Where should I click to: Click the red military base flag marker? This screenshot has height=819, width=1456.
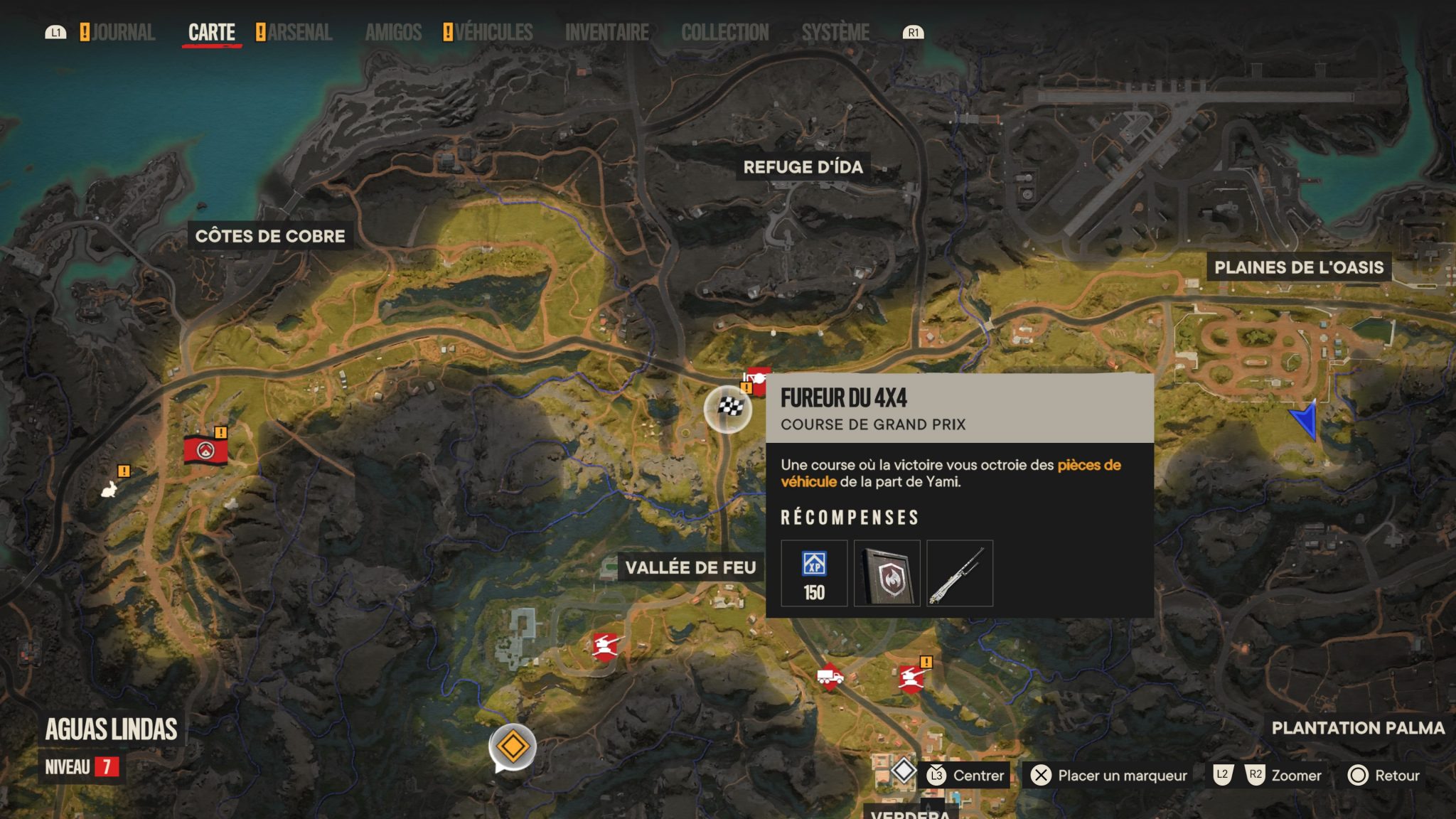tap(205, 450)
